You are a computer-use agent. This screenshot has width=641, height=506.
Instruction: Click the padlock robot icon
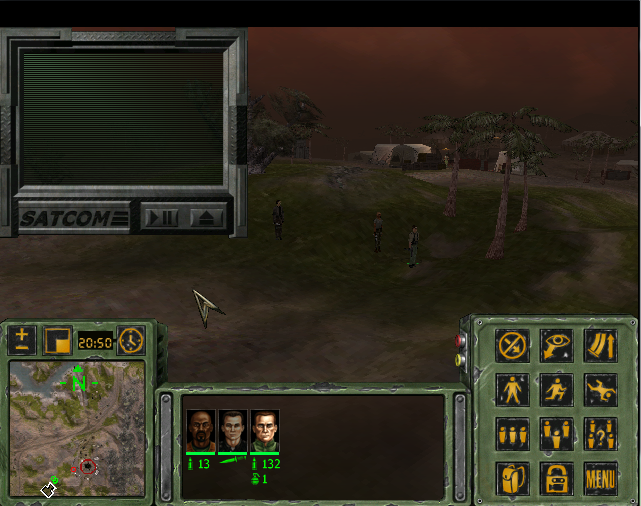[557, 479]
